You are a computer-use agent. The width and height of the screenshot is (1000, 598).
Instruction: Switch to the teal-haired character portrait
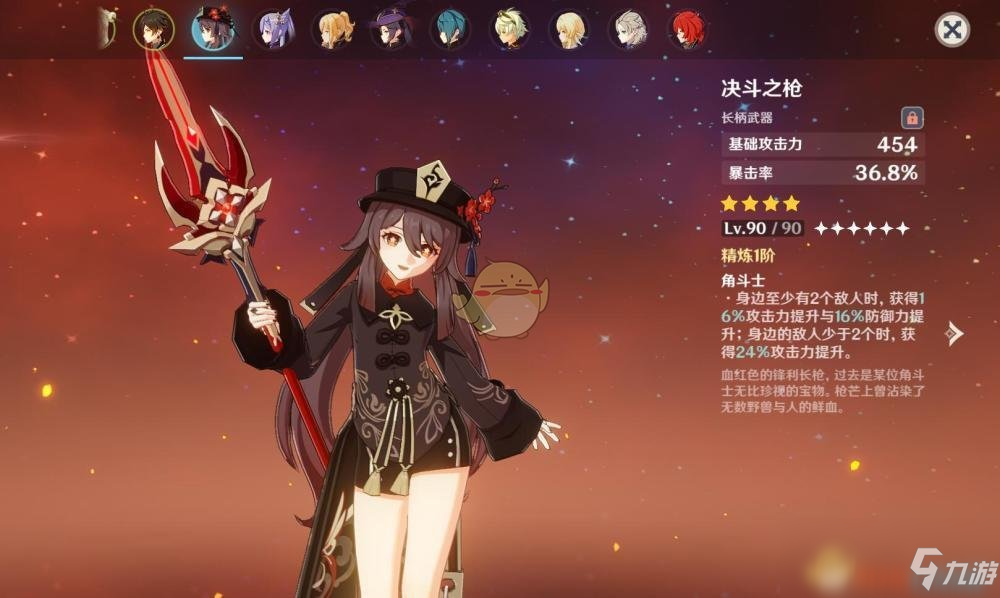[450, 29]
